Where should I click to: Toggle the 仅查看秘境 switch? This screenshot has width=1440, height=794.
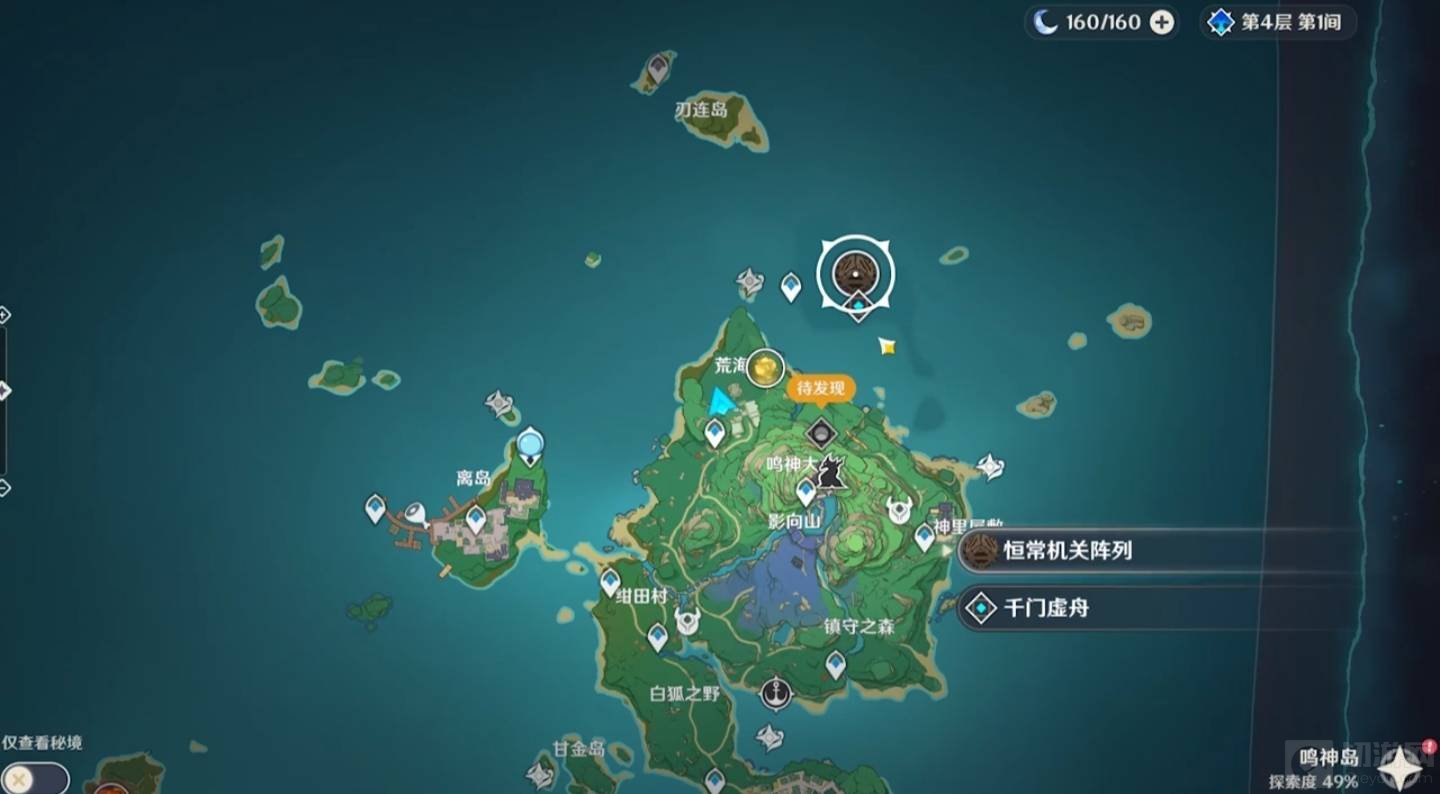[34, 777]
